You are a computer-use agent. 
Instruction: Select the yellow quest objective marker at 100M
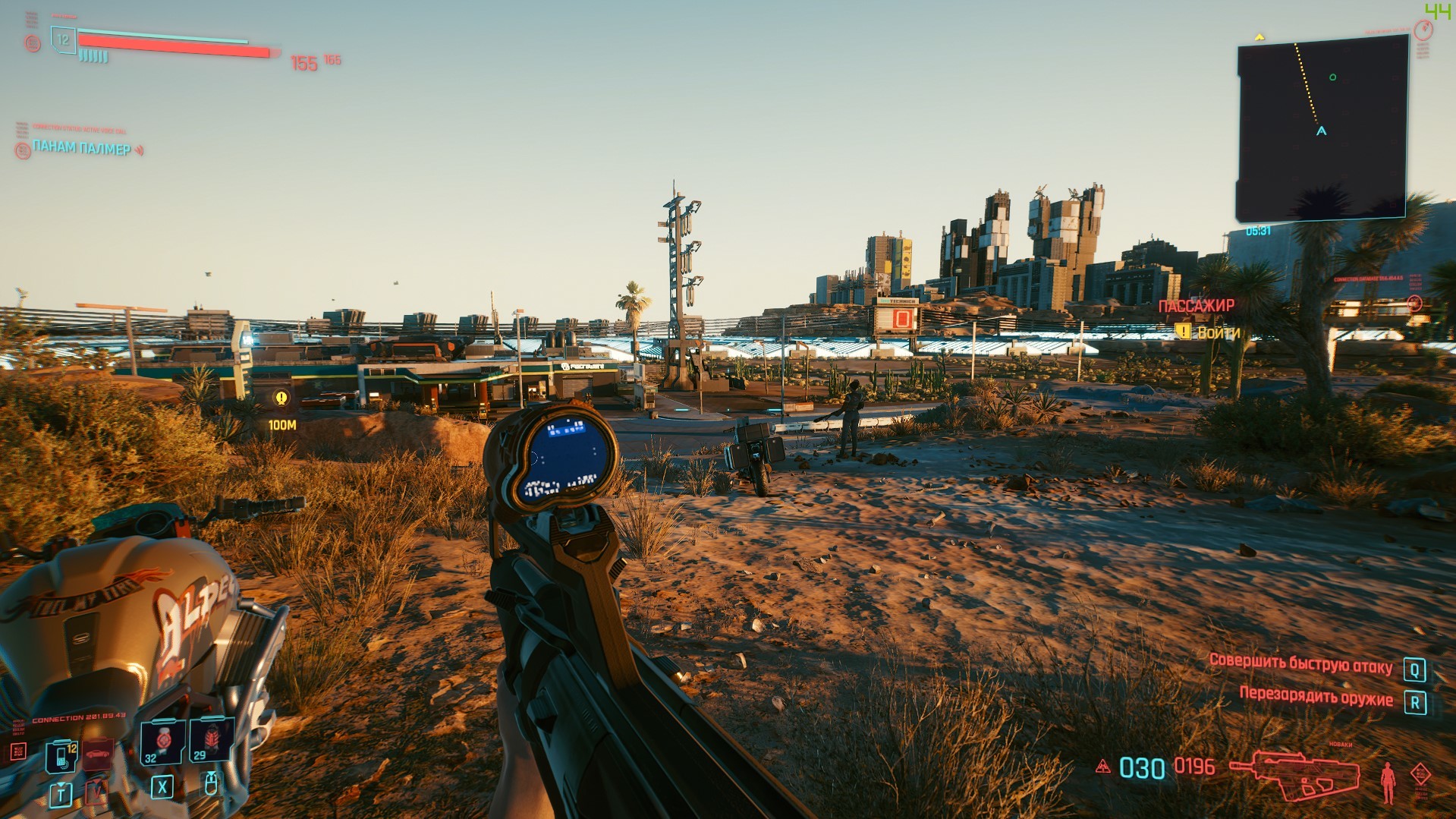click(x=281, y=398)
